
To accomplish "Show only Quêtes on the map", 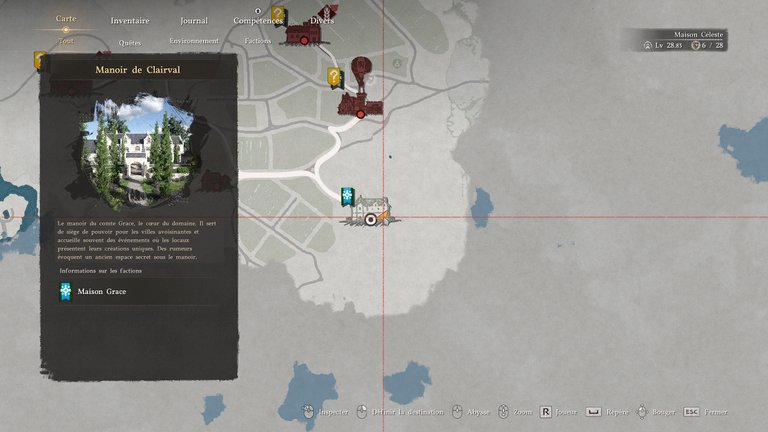I will point(130,42).
